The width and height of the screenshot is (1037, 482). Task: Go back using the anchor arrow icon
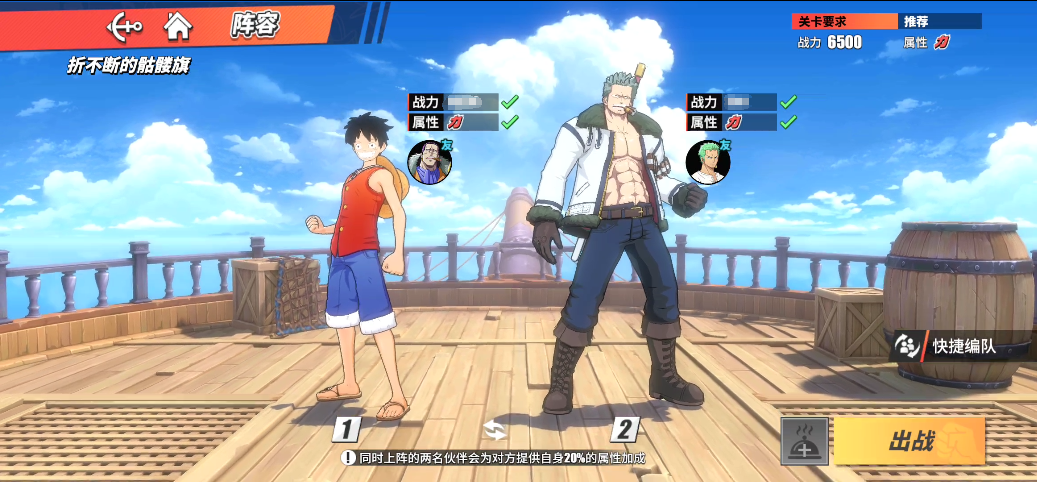[x=125, y=26]
